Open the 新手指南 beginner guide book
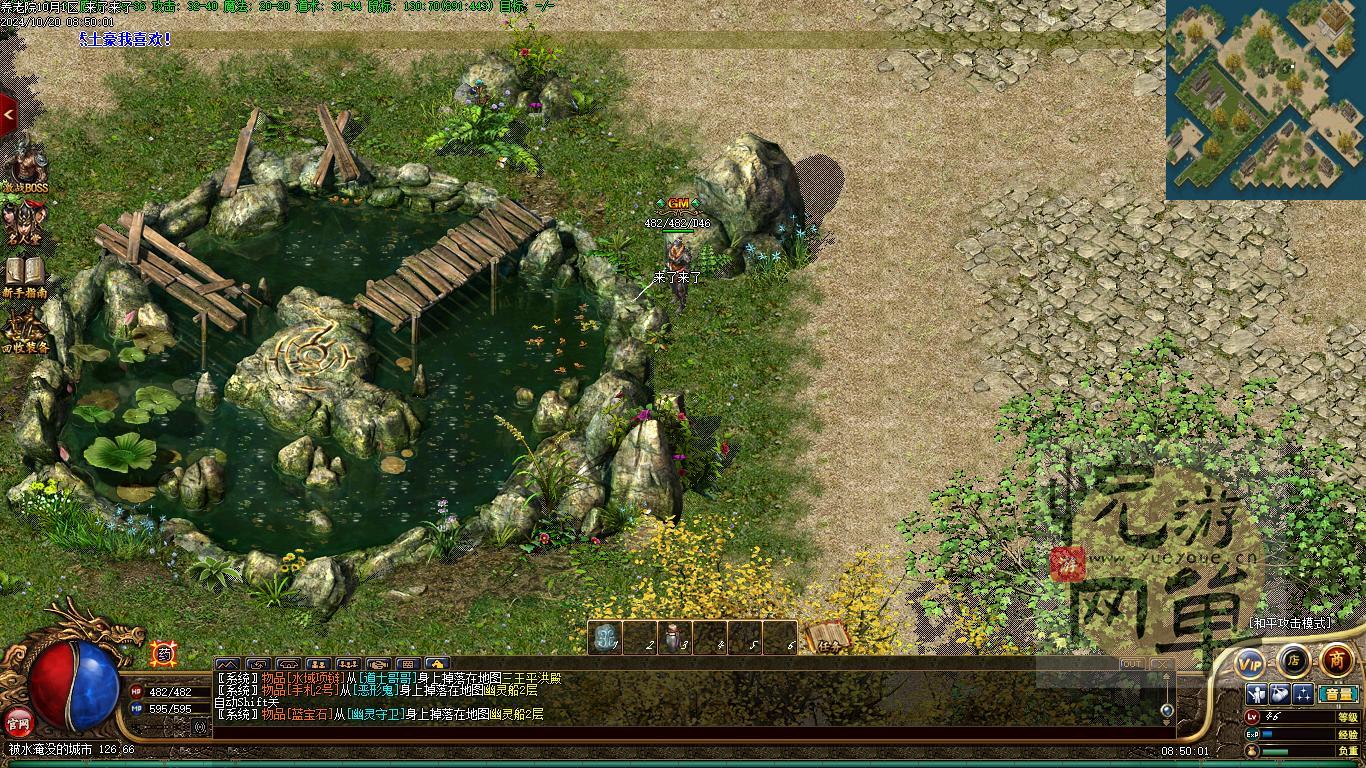The width and height of the screenshot is (1366, 768). click(27, 275)
